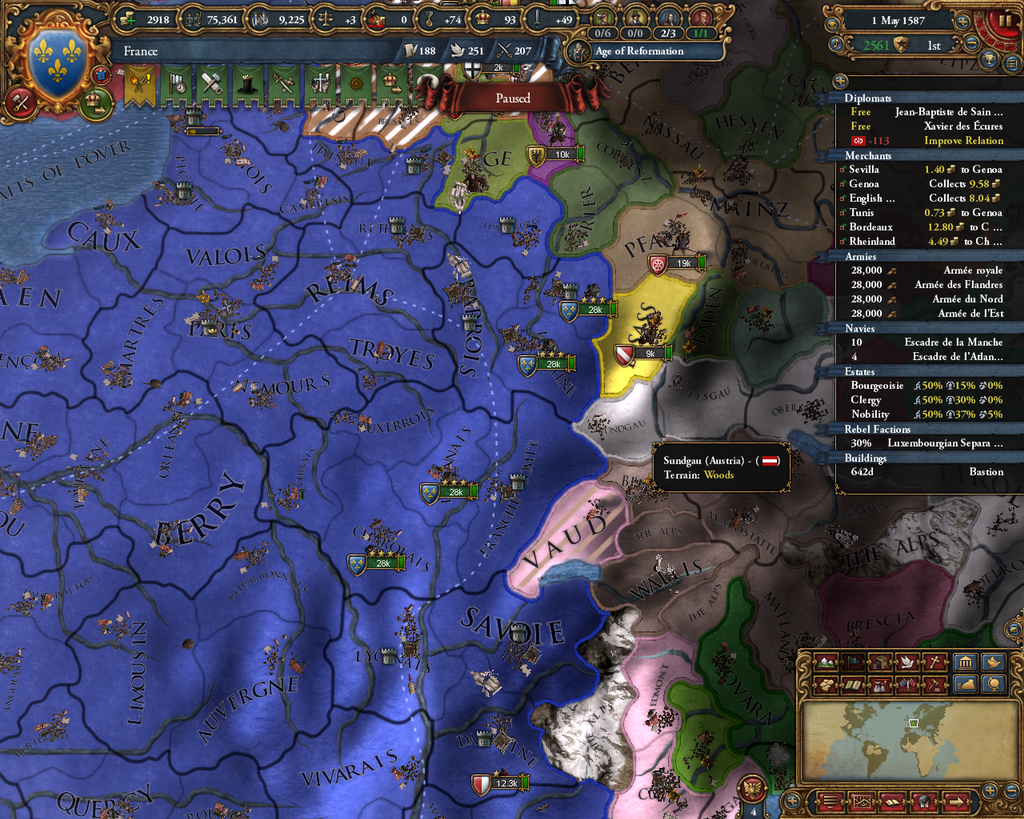Switch to the diplomatic dove map mode
This screenshot has height=819, width=1024.
[x=906, y=662]
